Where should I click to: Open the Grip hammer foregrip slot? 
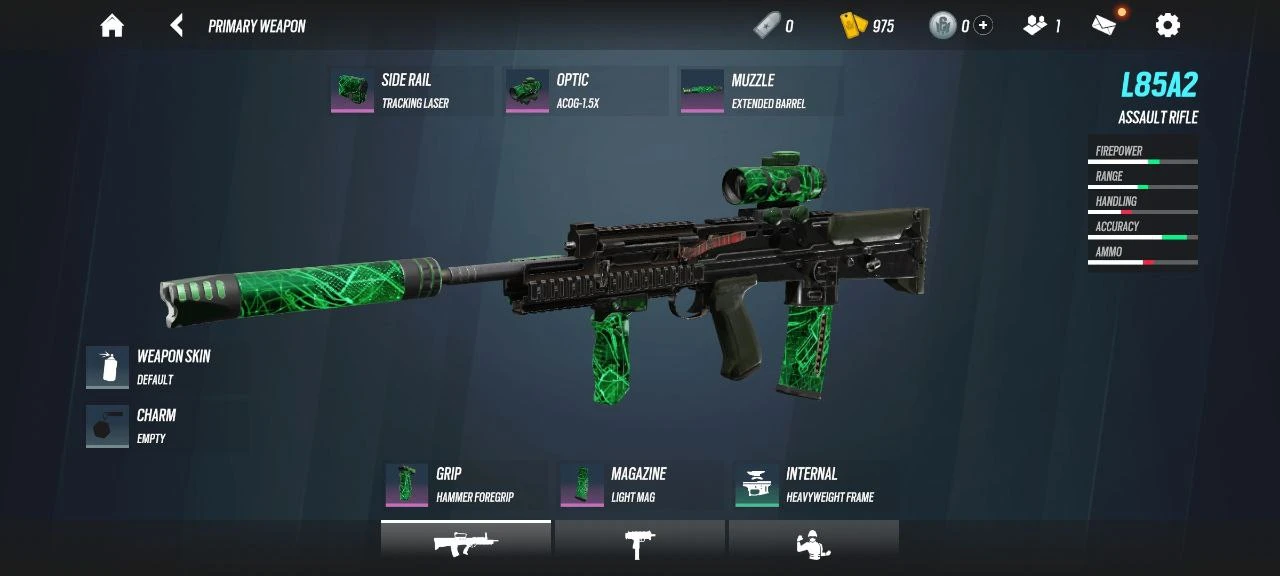point(465,485)
